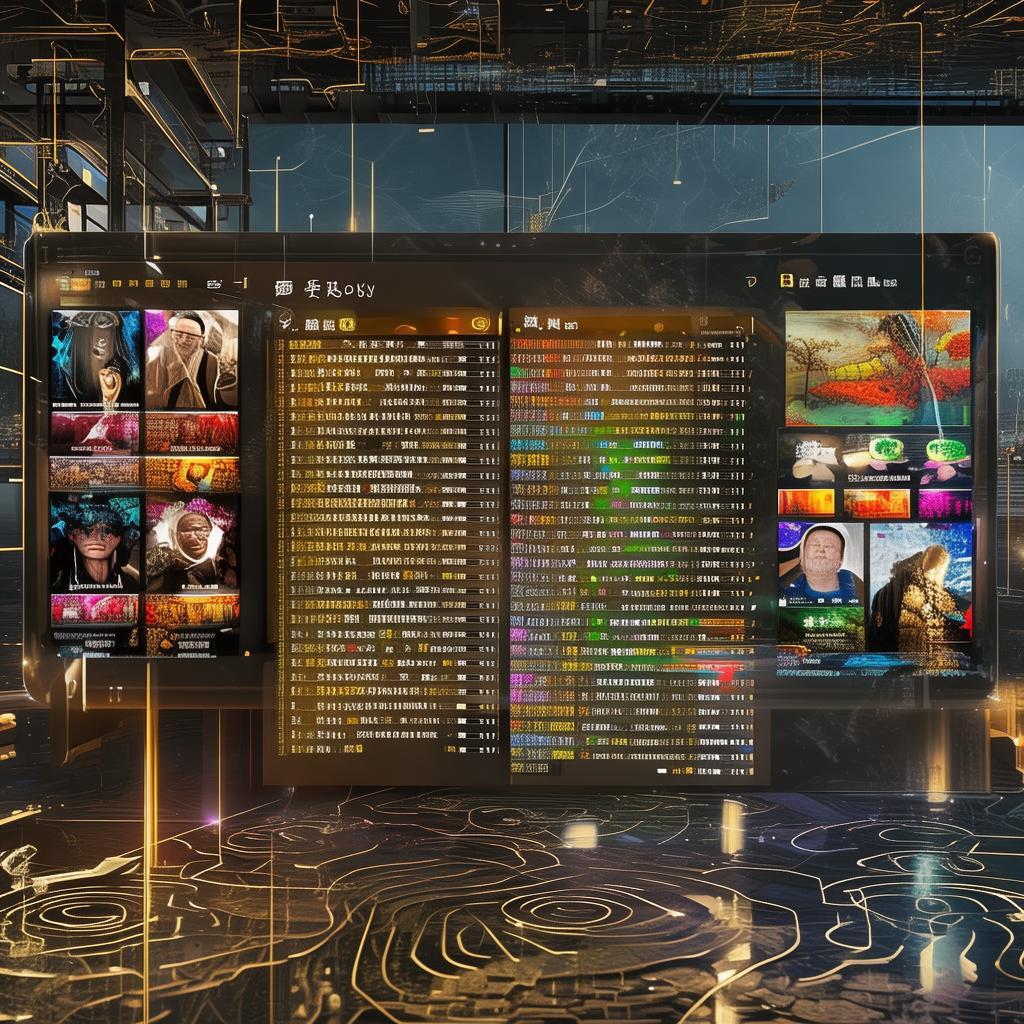1024x1024 pixels.
Task: Choose the bald man in blue portrait
Action: [x=820, y=563]
